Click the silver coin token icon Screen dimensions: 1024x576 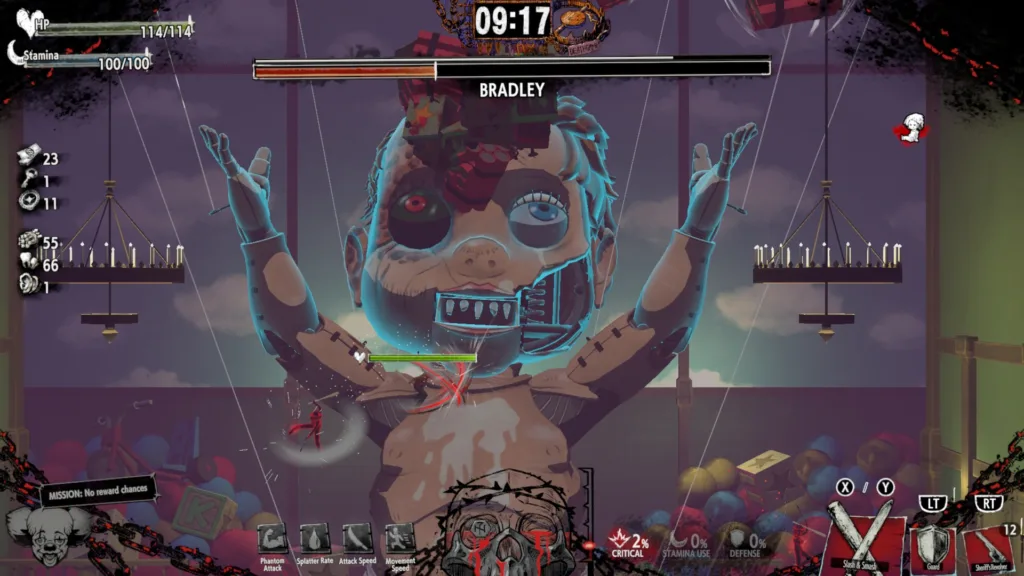click(x=28, y=202)
